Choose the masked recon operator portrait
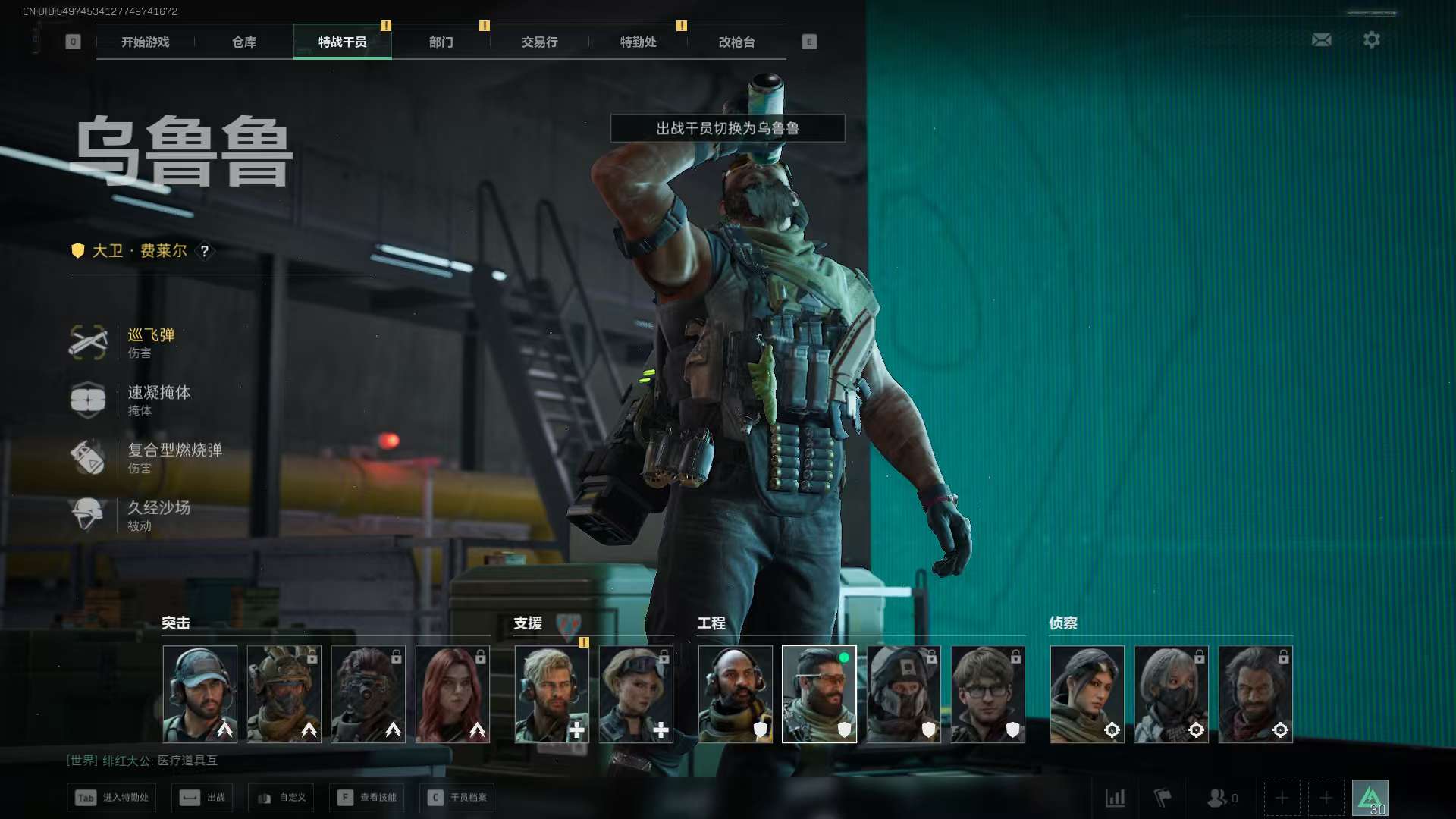Image resolution: width=1456 pixels, height=819 pixels. click(x=1172, y=694)
